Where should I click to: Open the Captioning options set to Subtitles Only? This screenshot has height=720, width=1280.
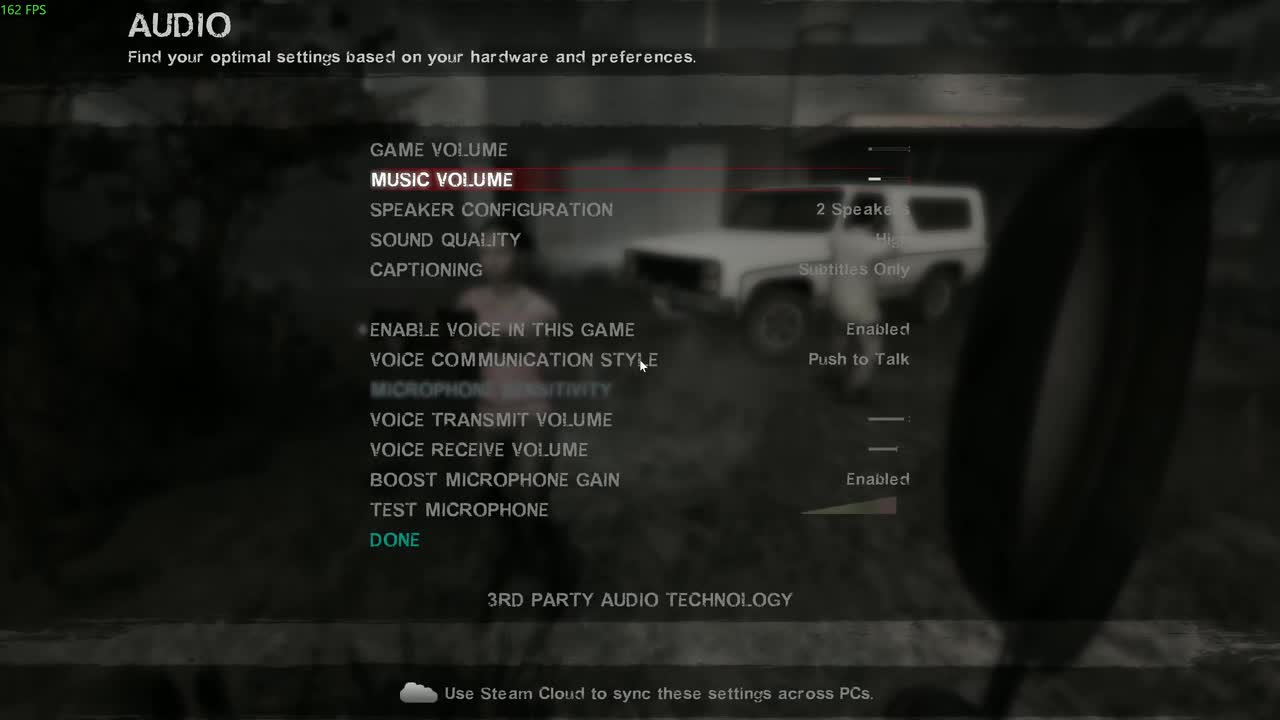tap(853, 269)
